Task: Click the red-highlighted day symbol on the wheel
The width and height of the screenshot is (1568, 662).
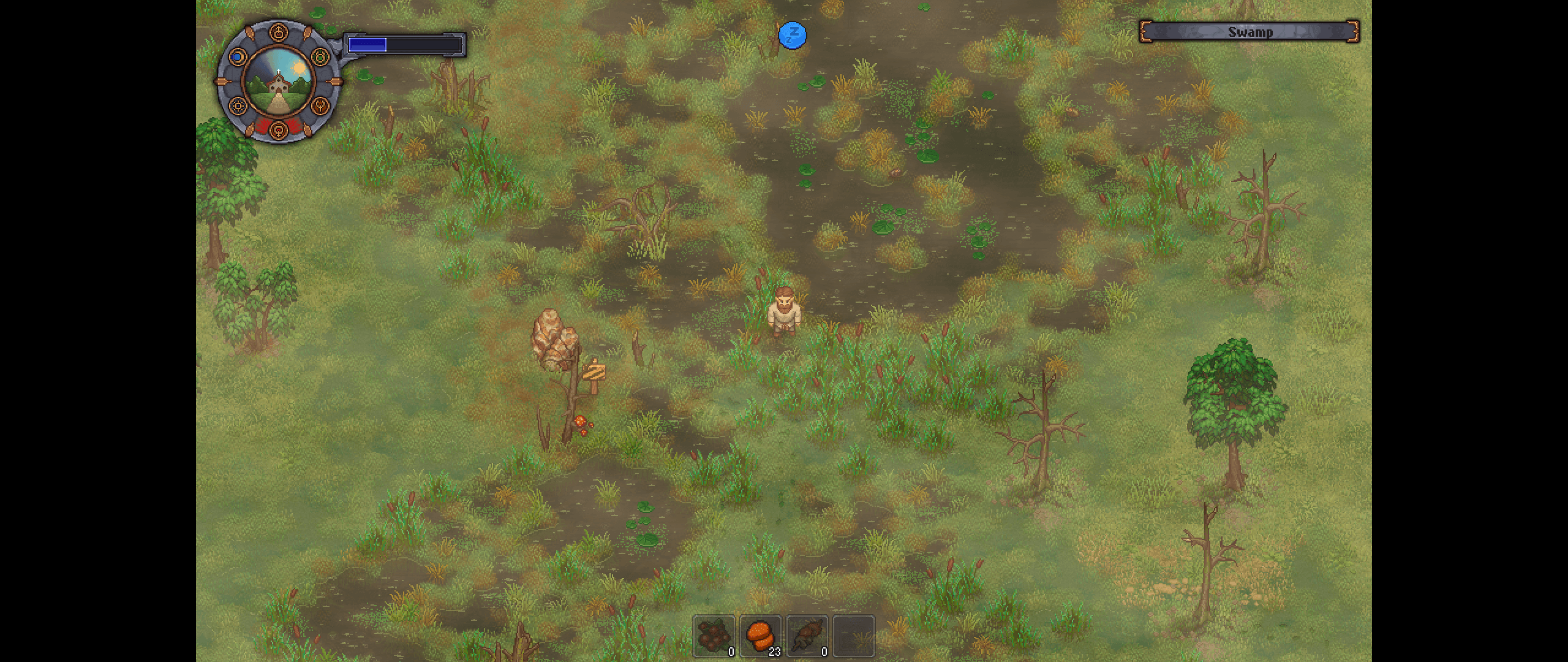Action: tap(279, 129)
